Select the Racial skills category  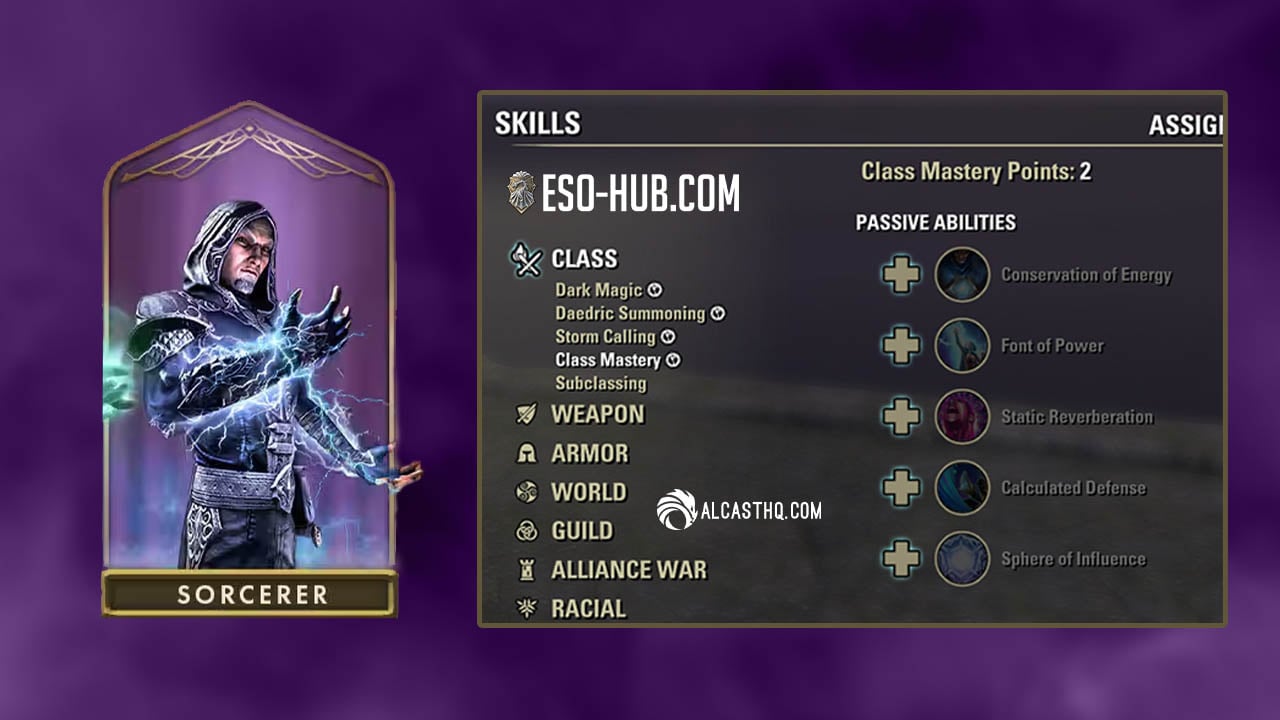pyautogui.click(x=588, y=608)
